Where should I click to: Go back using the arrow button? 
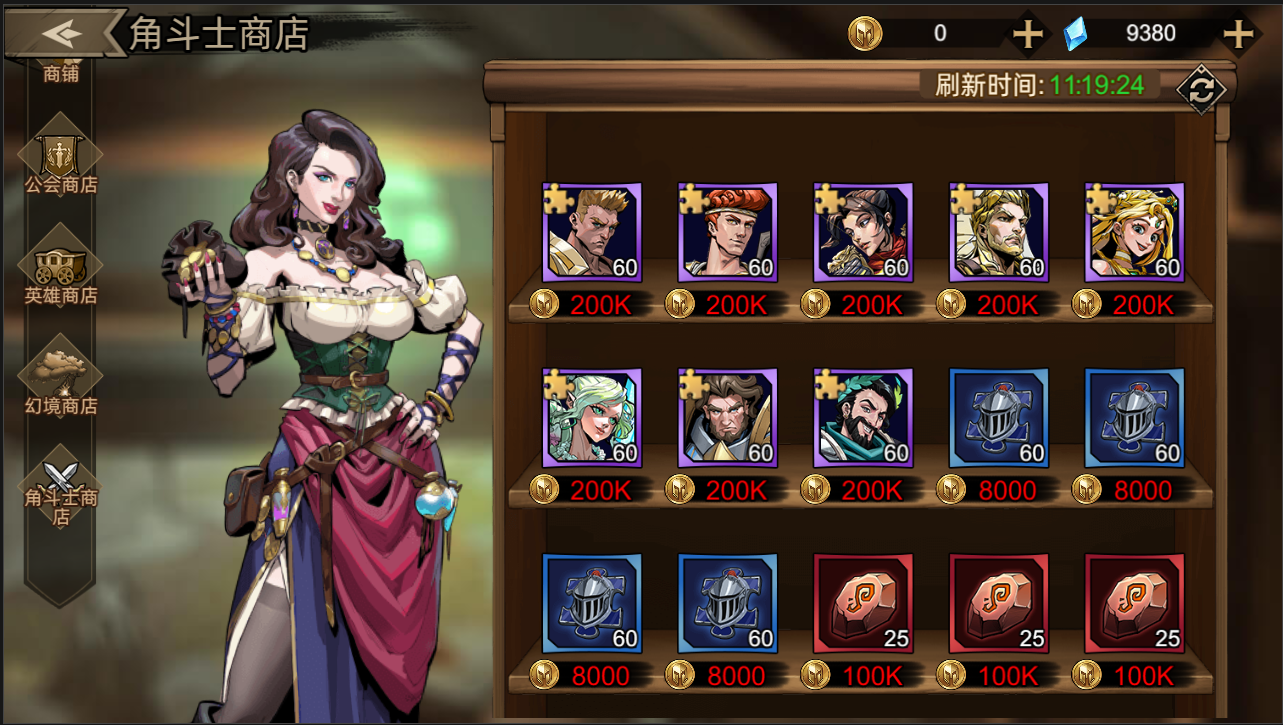(62, 33)
